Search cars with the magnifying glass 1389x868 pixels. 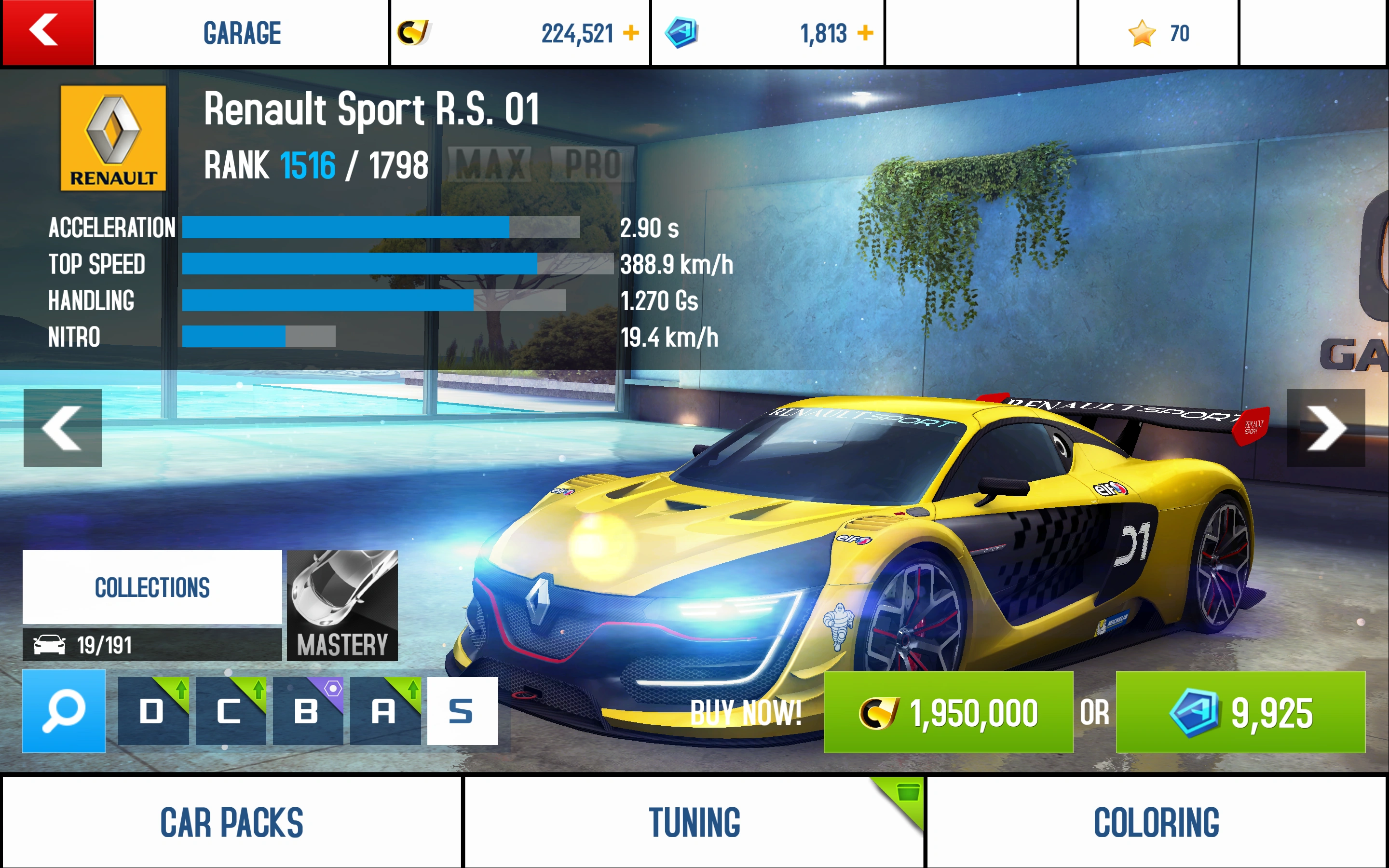pos(64,712)
